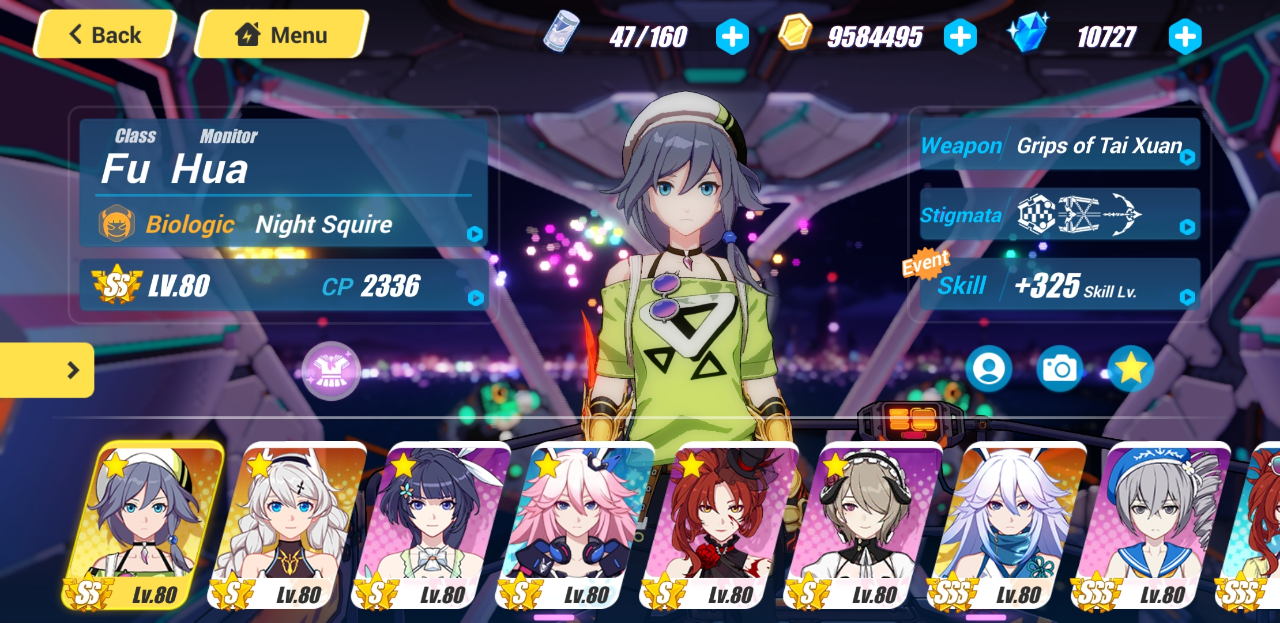1280x623 pixels.
Task: Activate the camera photo mode
Action: tap(1059, 369)
